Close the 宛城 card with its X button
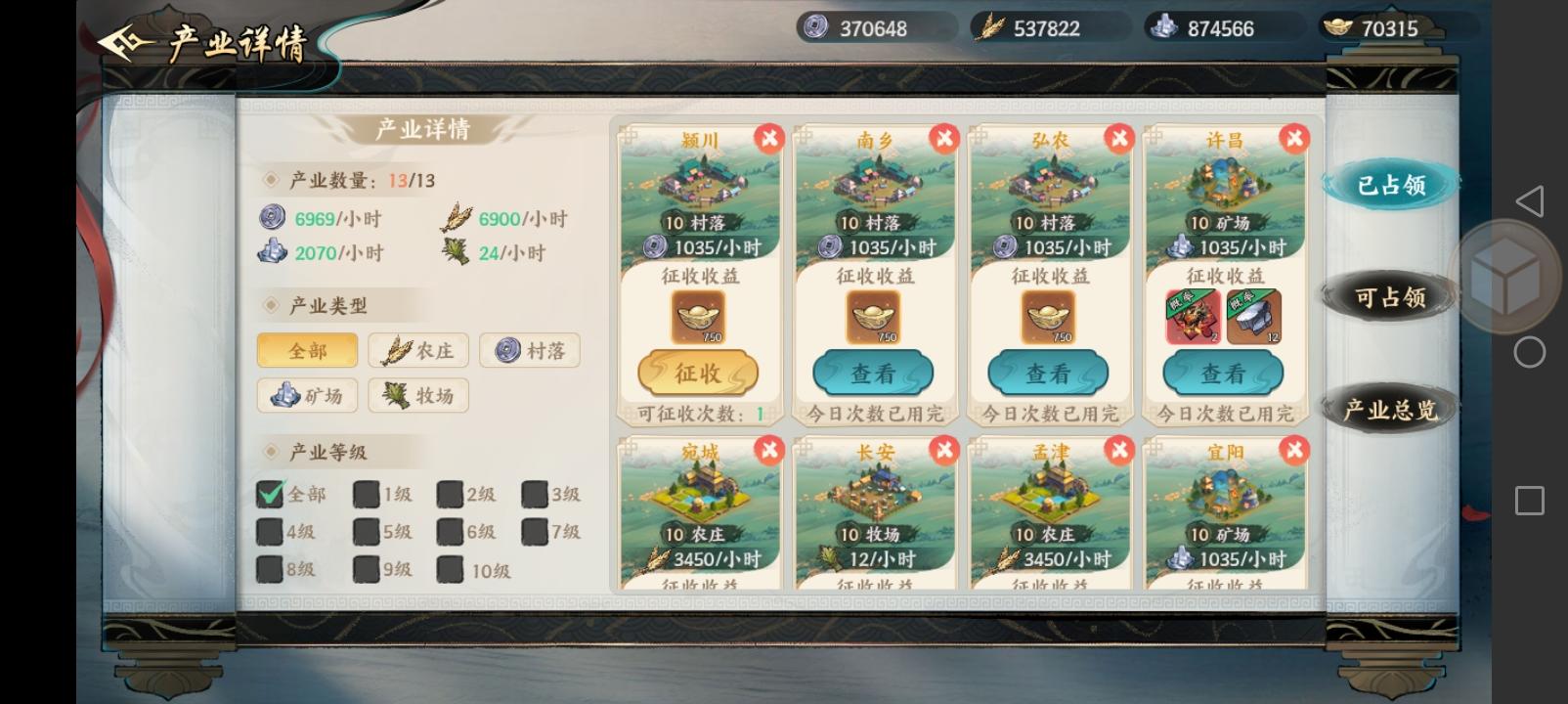 pyautogui.click(x=769, y=451)
